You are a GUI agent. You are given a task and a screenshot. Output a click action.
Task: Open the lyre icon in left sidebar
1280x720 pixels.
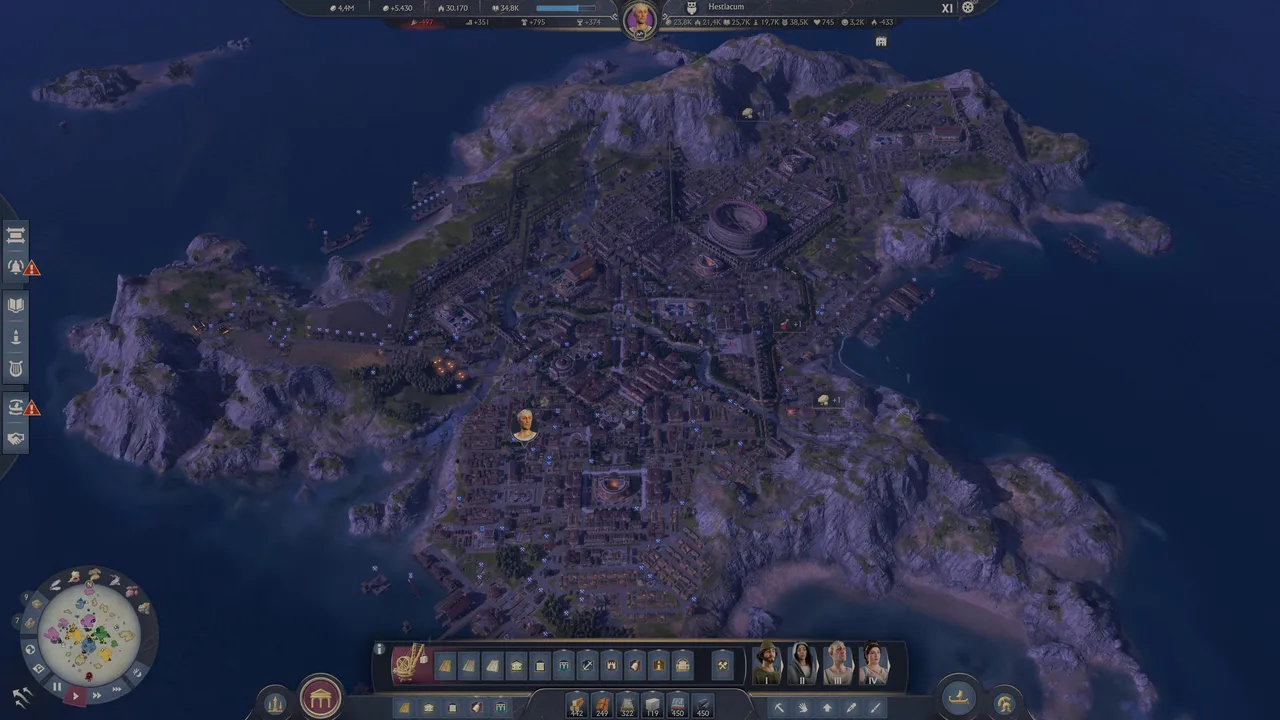coord(16,369)
